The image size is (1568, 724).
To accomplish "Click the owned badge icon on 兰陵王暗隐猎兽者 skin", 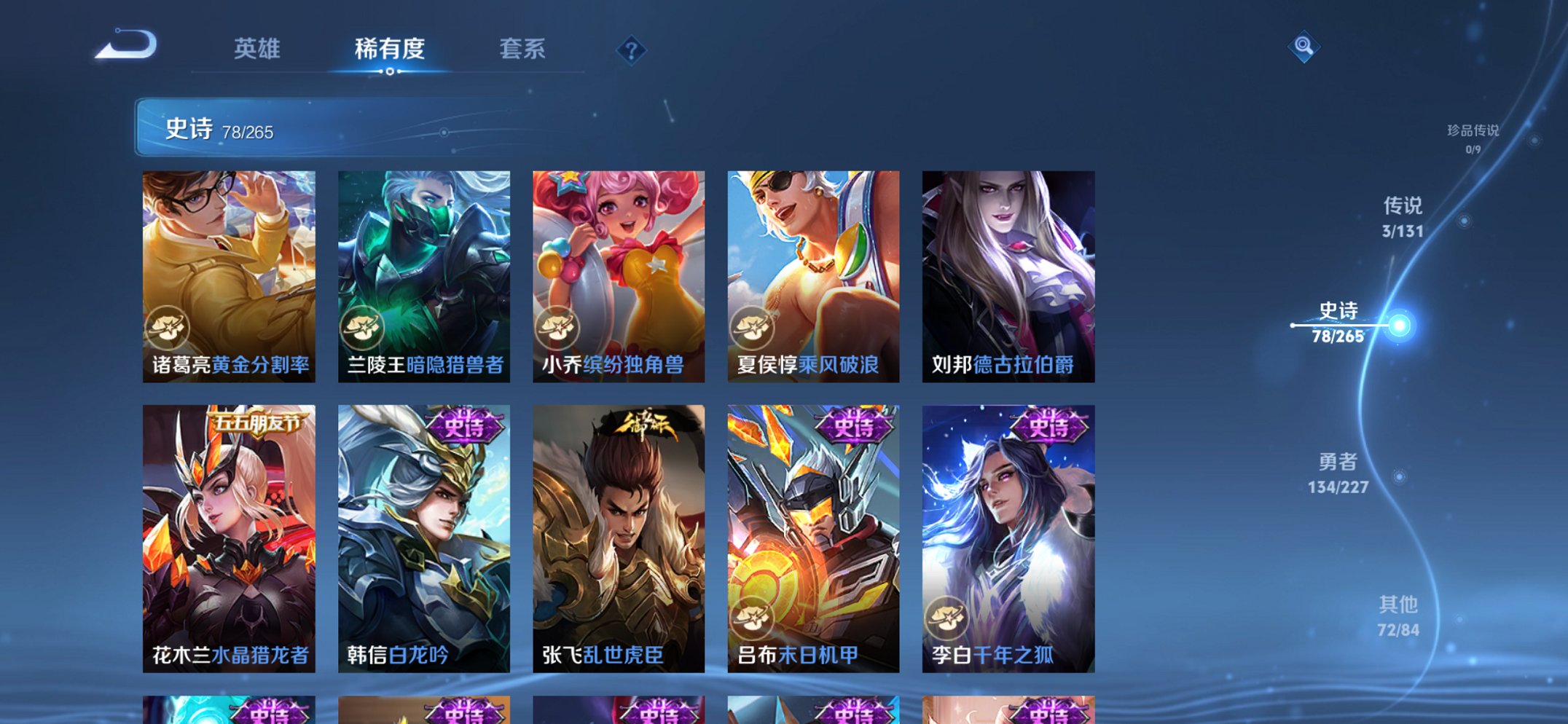I will coord(363,328).
